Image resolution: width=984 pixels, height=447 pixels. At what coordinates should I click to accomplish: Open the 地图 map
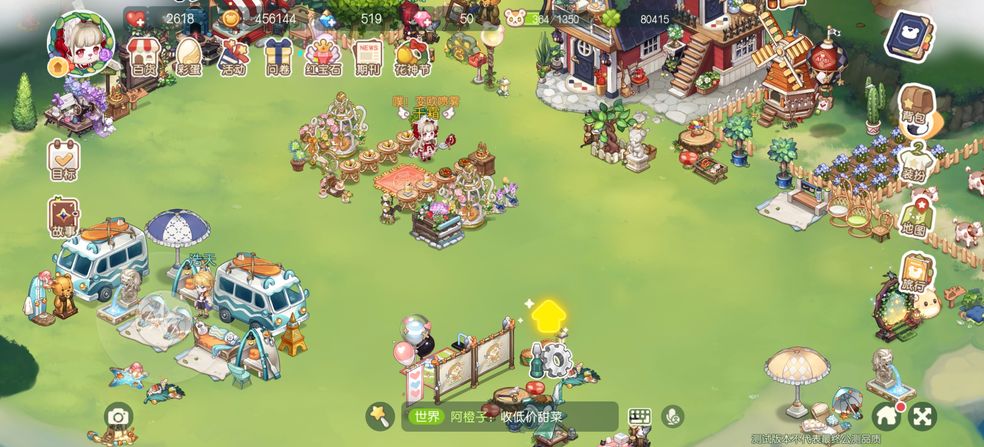[914, 216]
